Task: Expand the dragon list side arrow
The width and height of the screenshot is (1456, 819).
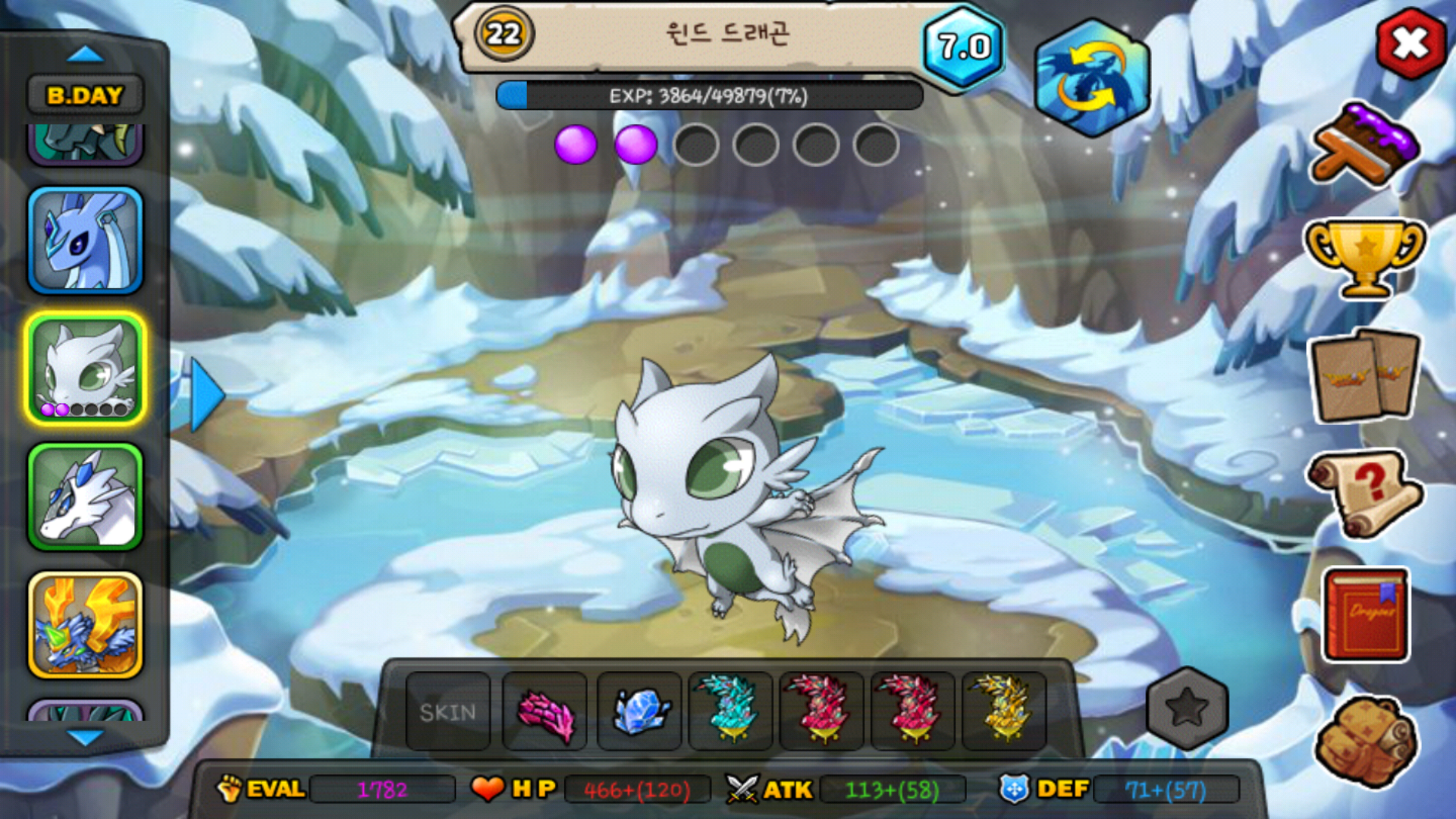Action: pos(206,394)
